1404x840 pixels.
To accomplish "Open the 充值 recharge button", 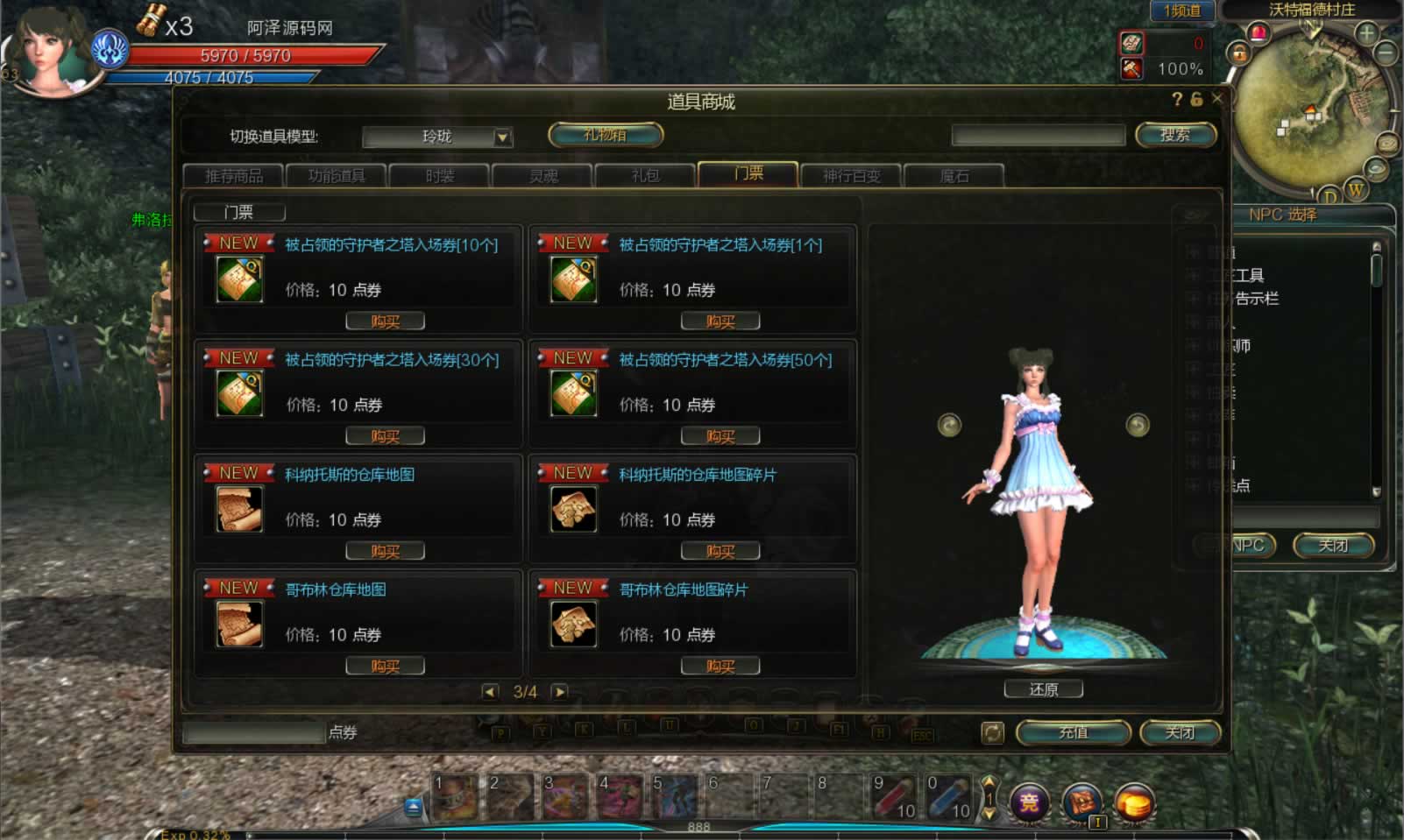I will pos(1073,732).
